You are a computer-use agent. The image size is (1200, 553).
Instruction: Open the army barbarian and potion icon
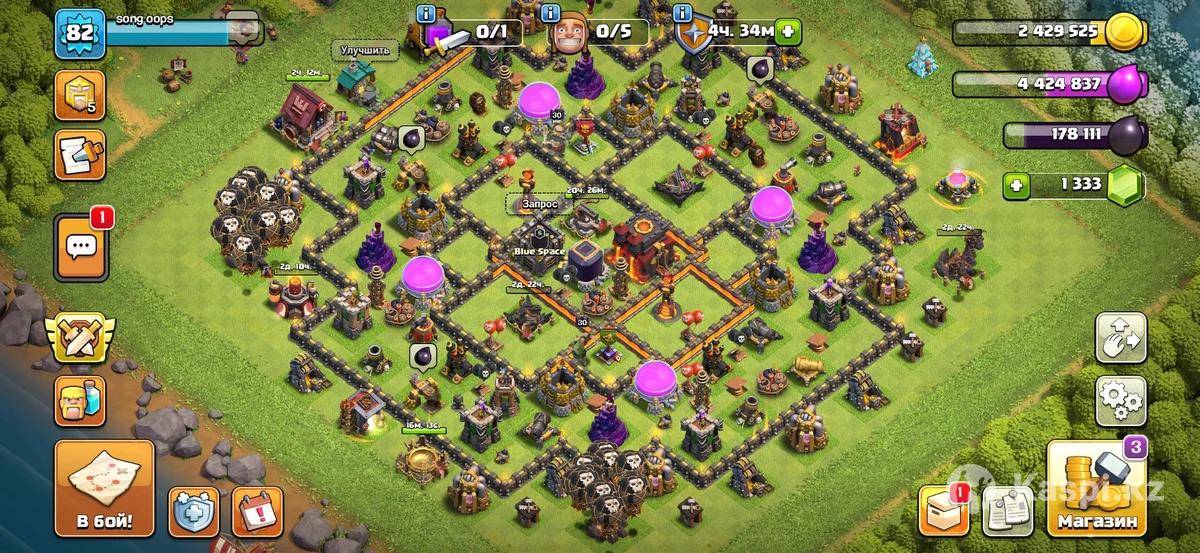(80, 402)
